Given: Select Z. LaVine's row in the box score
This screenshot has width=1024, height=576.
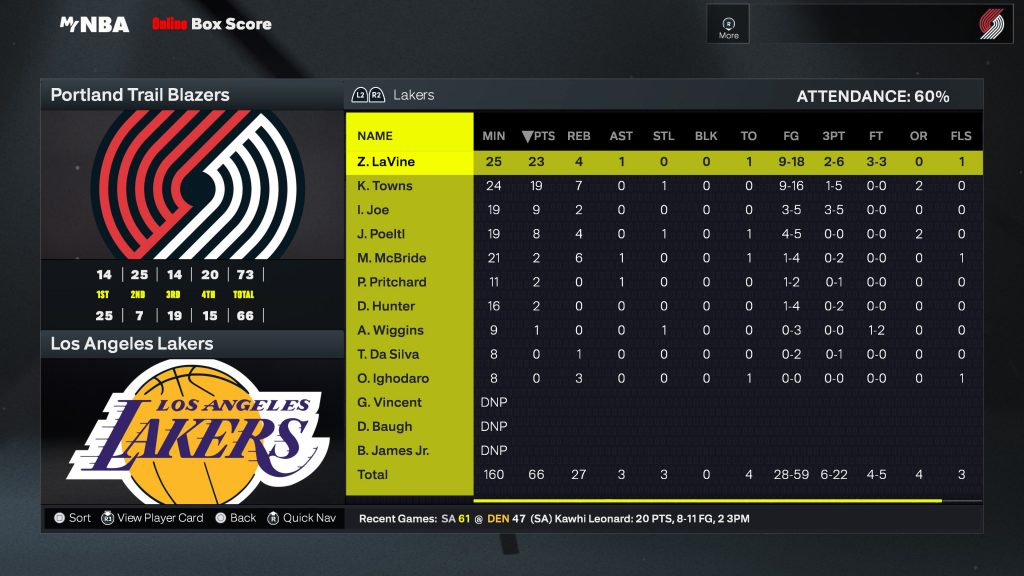Looking at the screenshot, I should [x=385, y=161].
